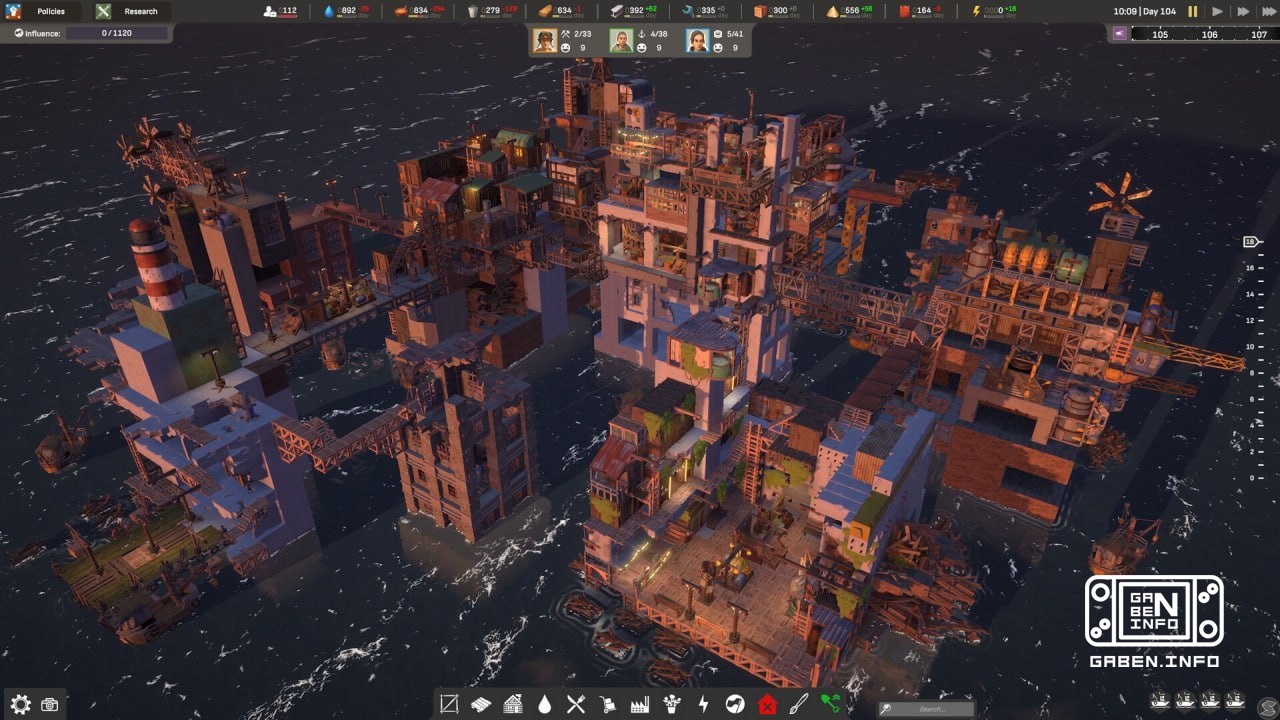Open the settings gear menu

pyautogui.click(x=20, y=704)
